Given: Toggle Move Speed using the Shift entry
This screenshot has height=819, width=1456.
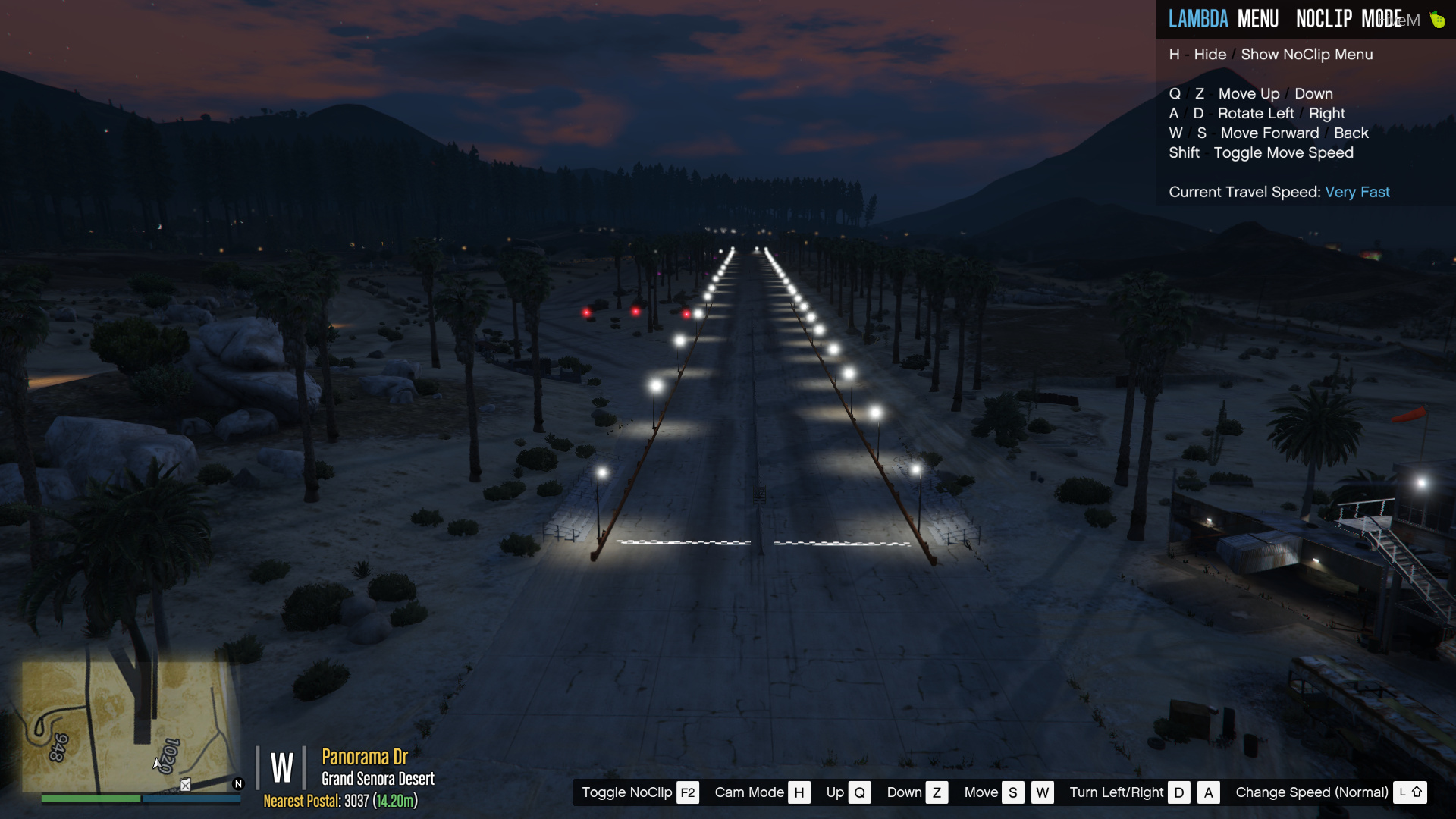Looking at the screenshot, I should click(1261, 152).
